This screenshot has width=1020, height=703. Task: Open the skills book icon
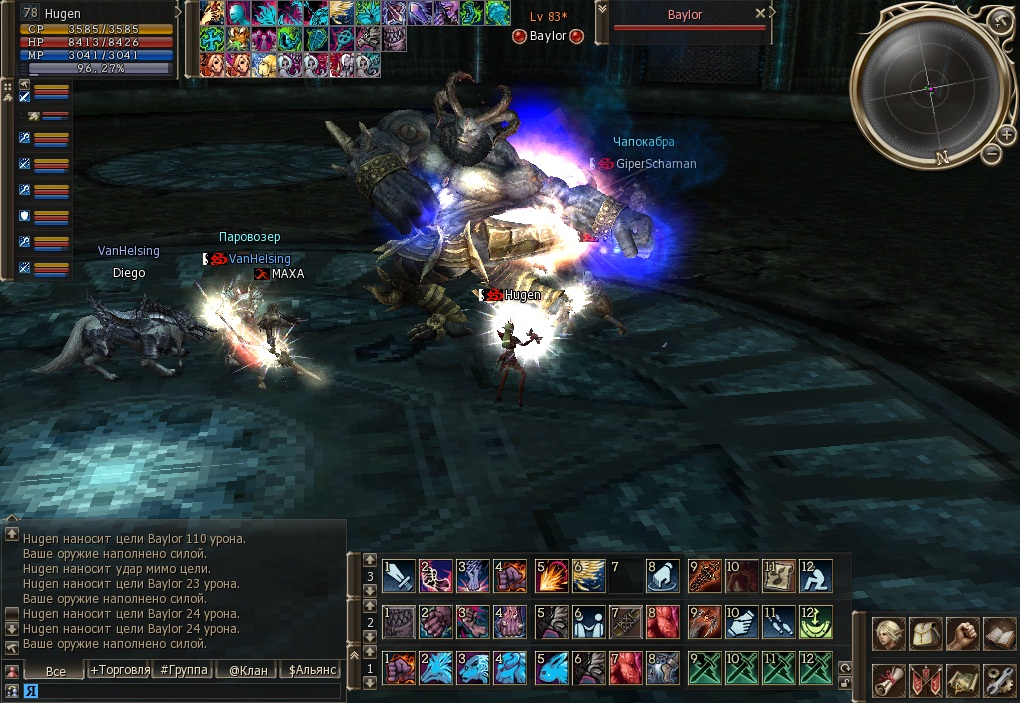[998, 634]
